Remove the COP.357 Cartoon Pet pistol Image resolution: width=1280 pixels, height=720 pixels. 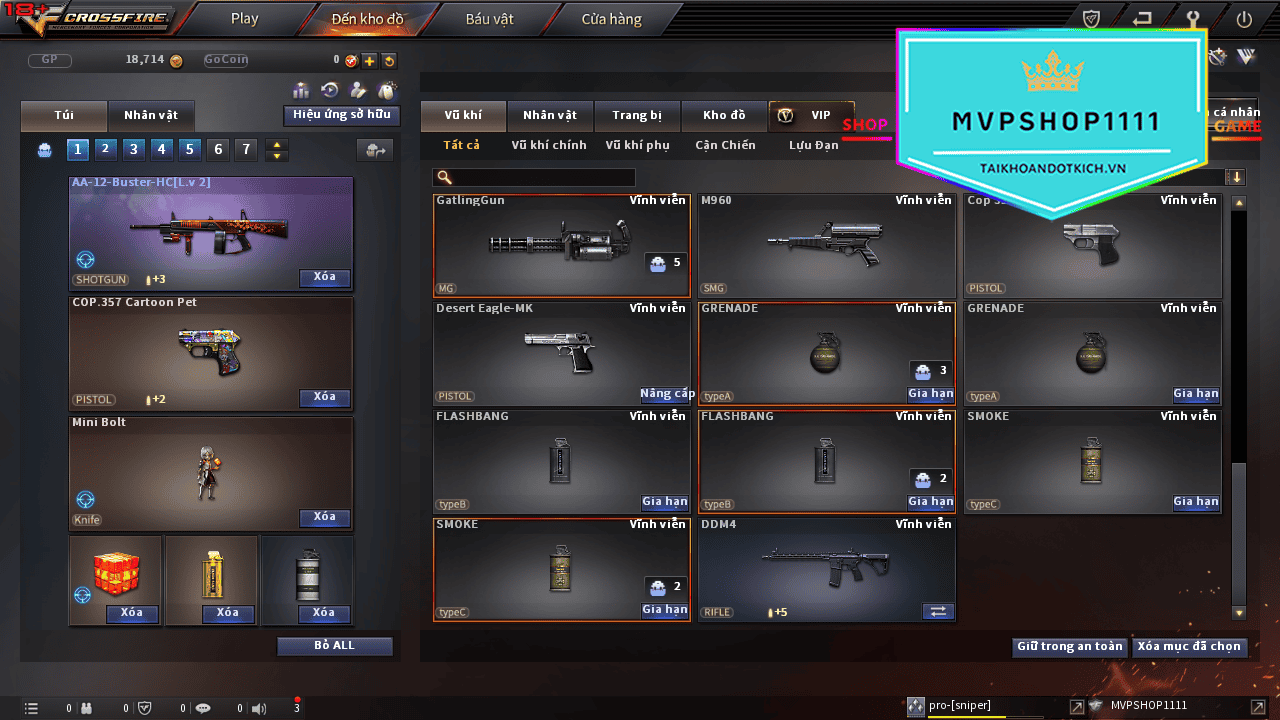324,398
